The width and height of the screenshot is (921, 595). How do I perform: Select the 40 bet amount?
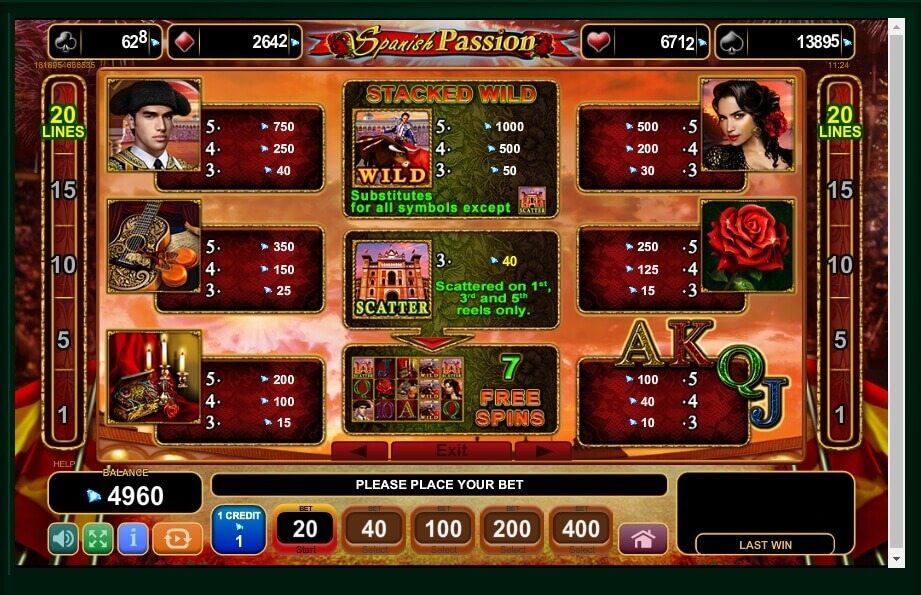(x=373, y=530)
